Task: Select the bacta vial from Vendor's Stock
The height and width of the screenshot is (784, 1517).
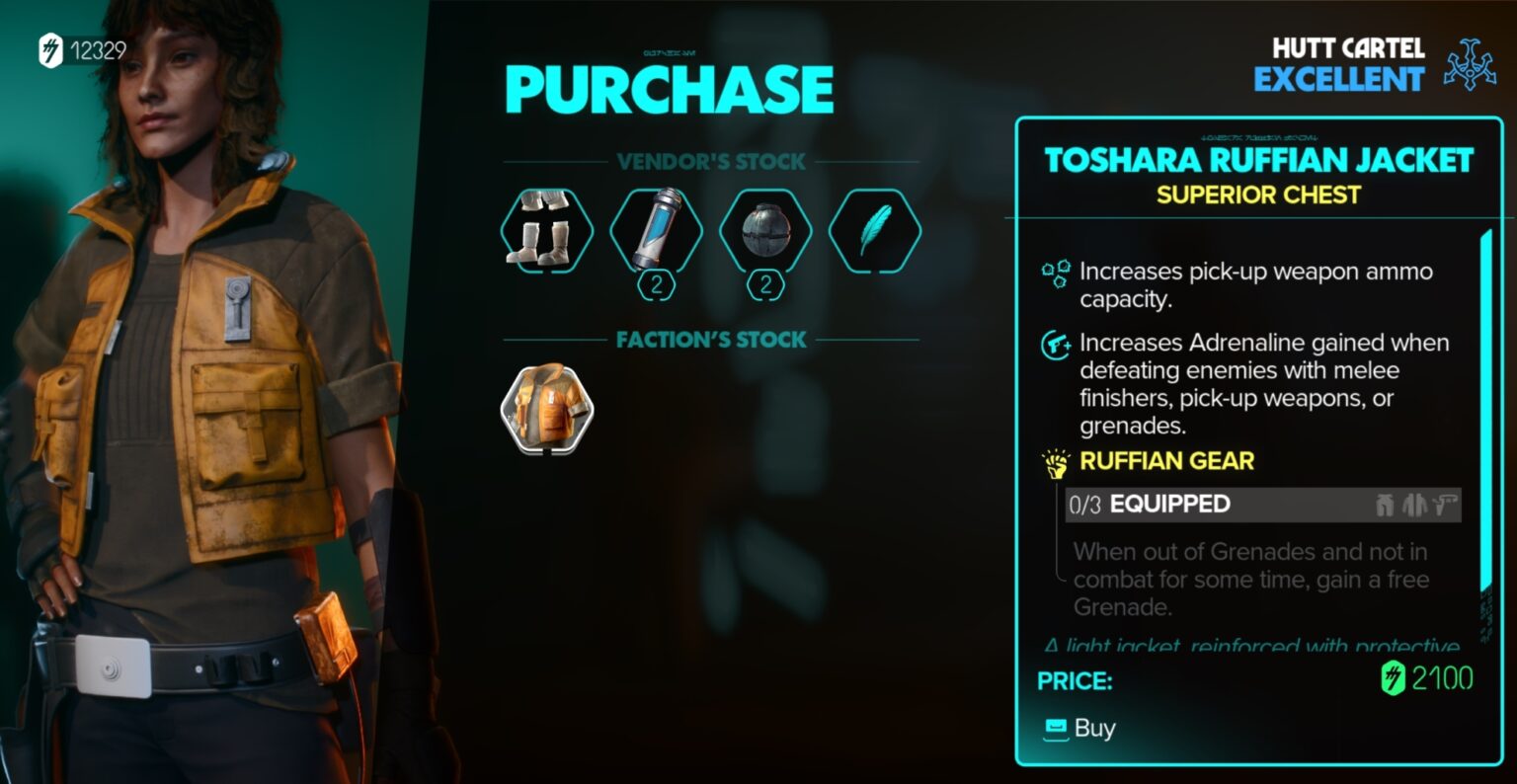Action: click(x=656, y=231)
